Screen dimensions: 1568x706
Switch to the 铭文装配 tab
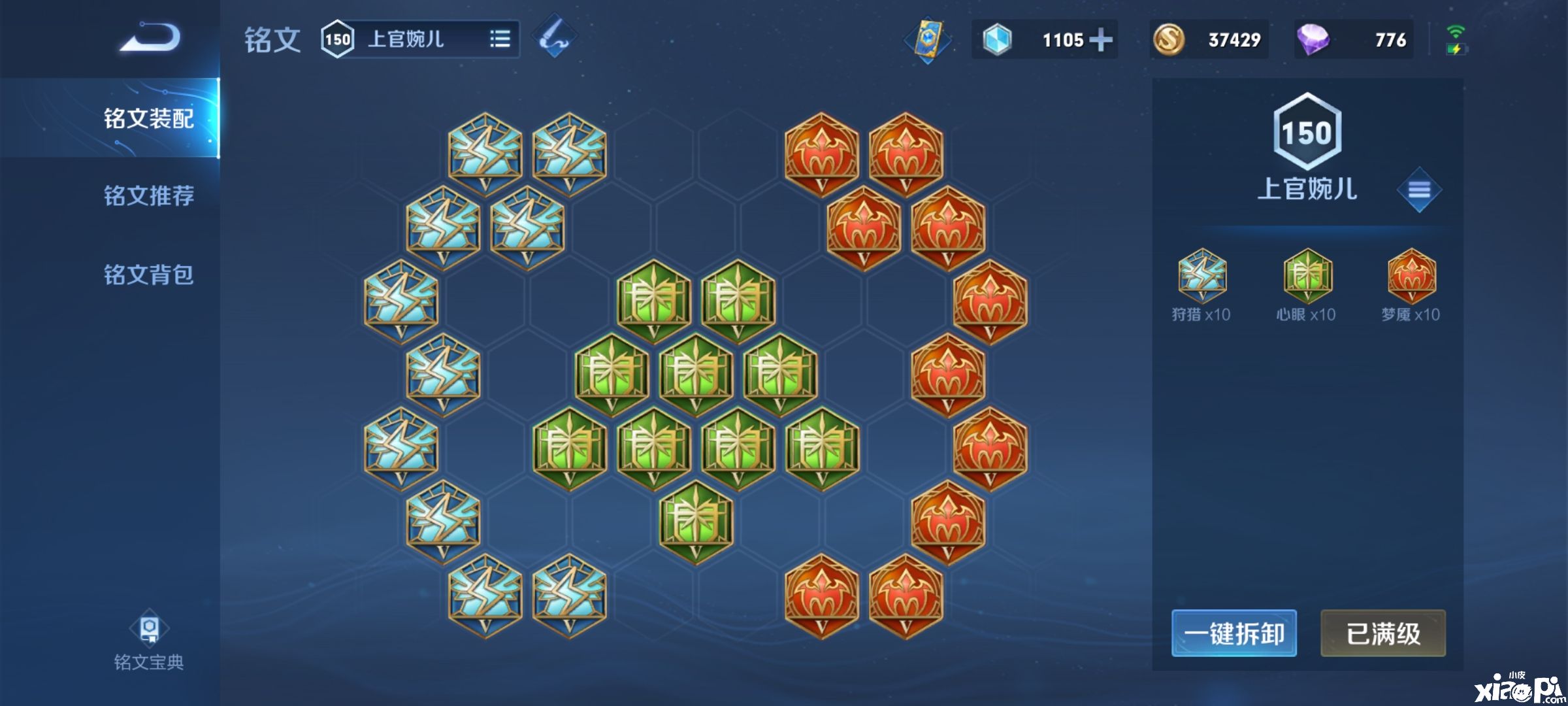click(148, 118)
